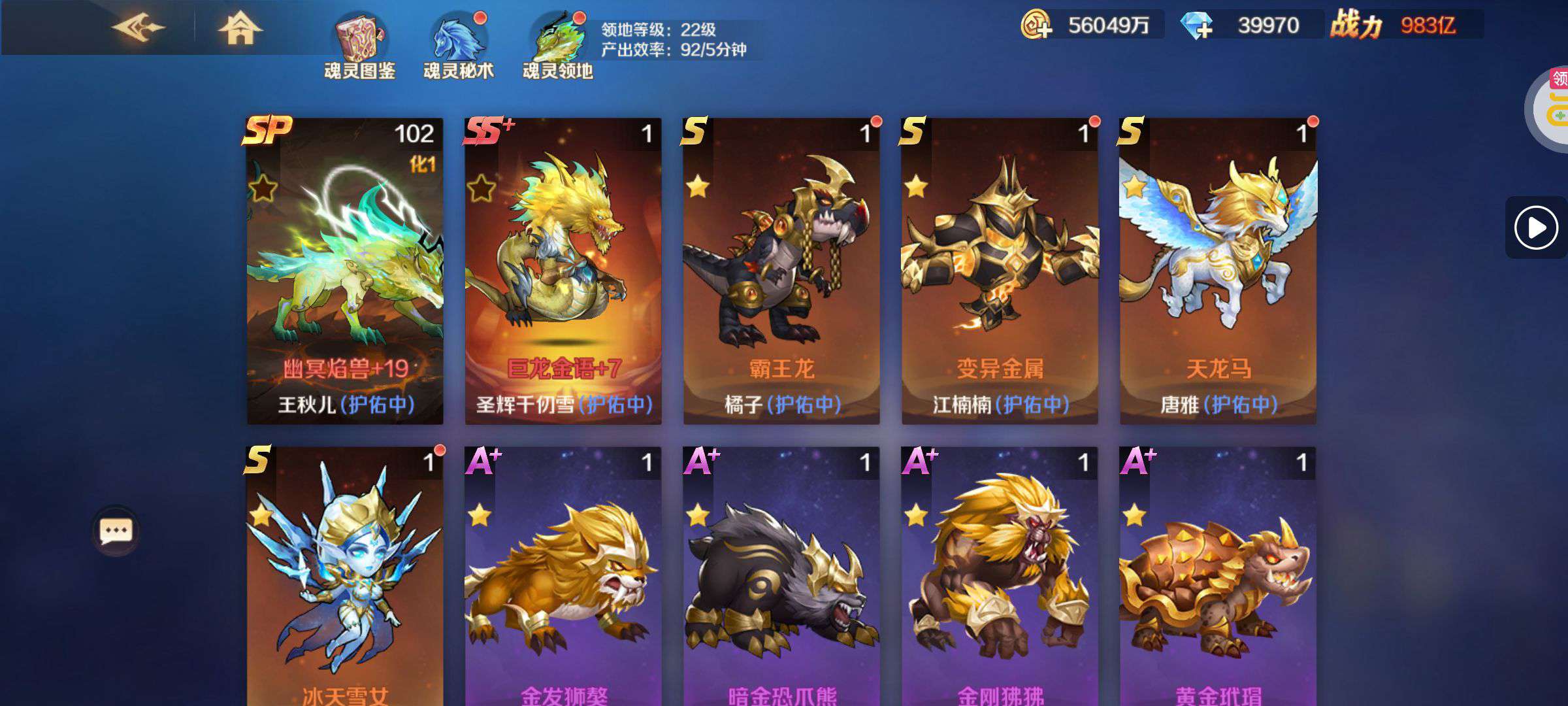1568x706 pixels.
Task: Click the play recording button
Action: click(x=1535, y=227)
